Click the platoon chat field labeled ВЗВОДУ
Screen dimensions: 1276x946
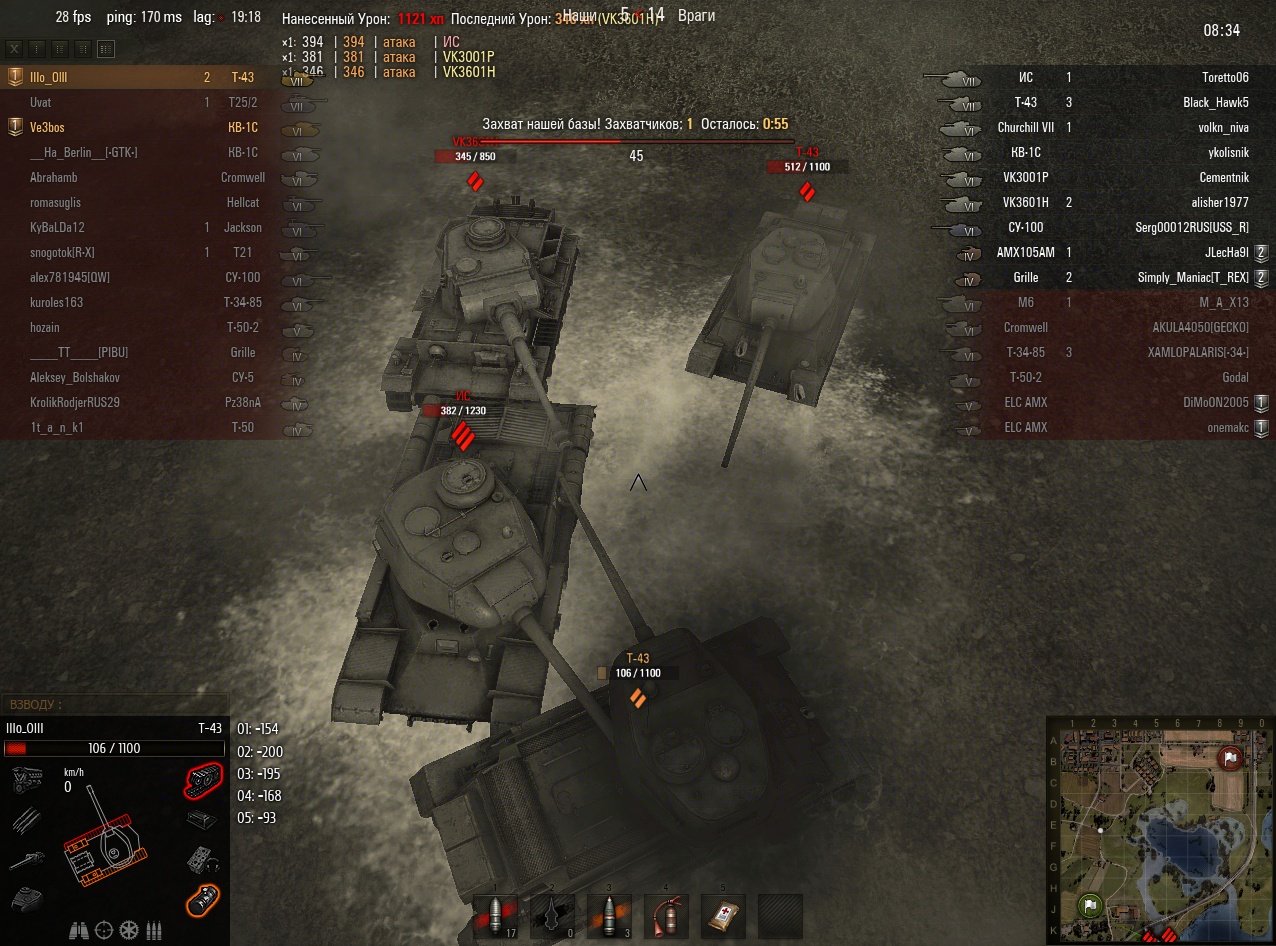tap(114, 705)
